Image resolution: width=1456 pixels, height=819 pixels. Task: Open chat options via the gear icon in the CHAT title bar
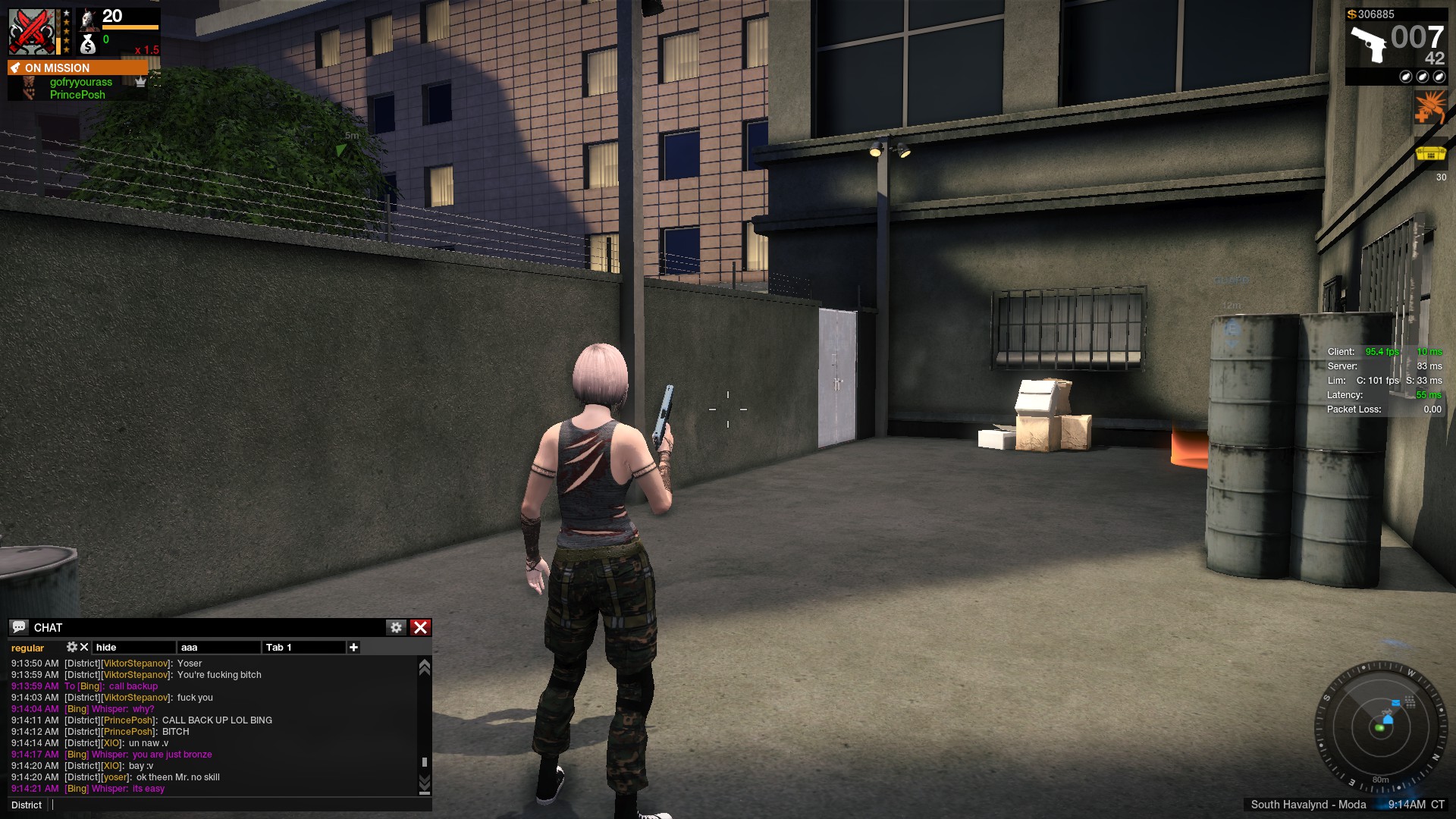(397, 627)
